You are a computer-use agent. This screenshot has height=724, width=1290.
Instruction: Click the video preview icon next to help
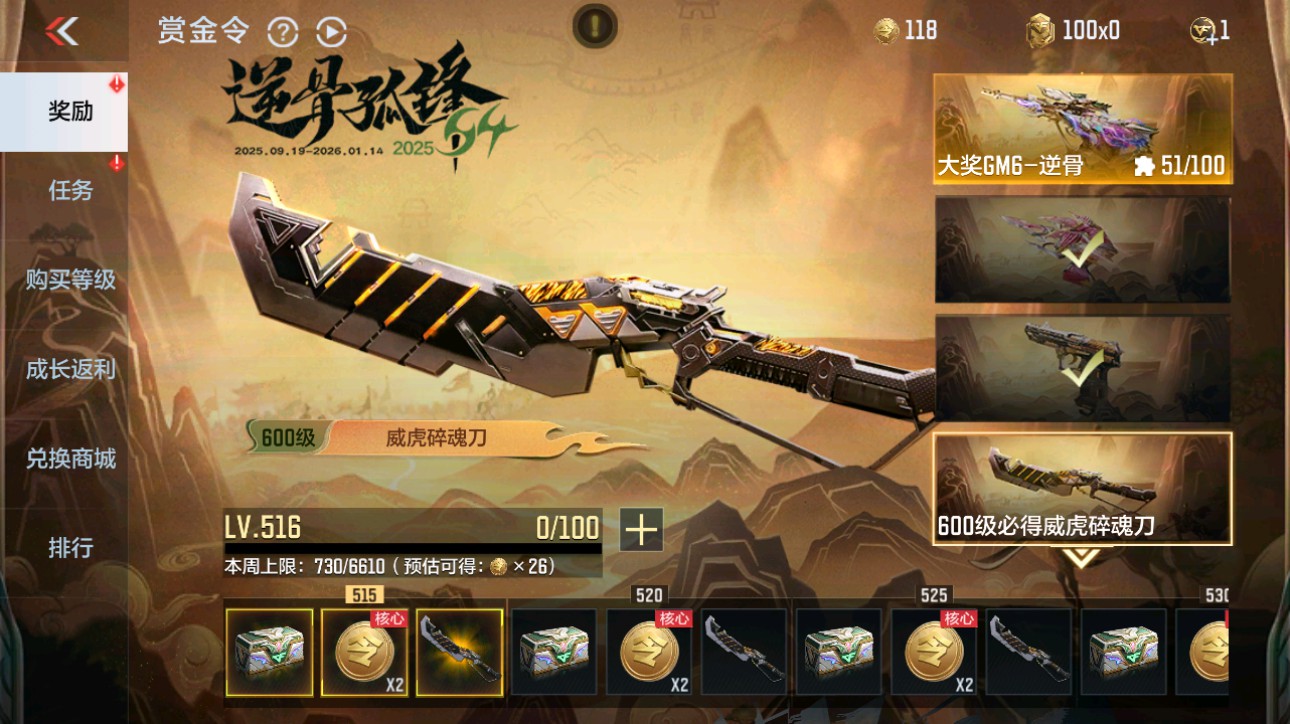click(330, 32)
